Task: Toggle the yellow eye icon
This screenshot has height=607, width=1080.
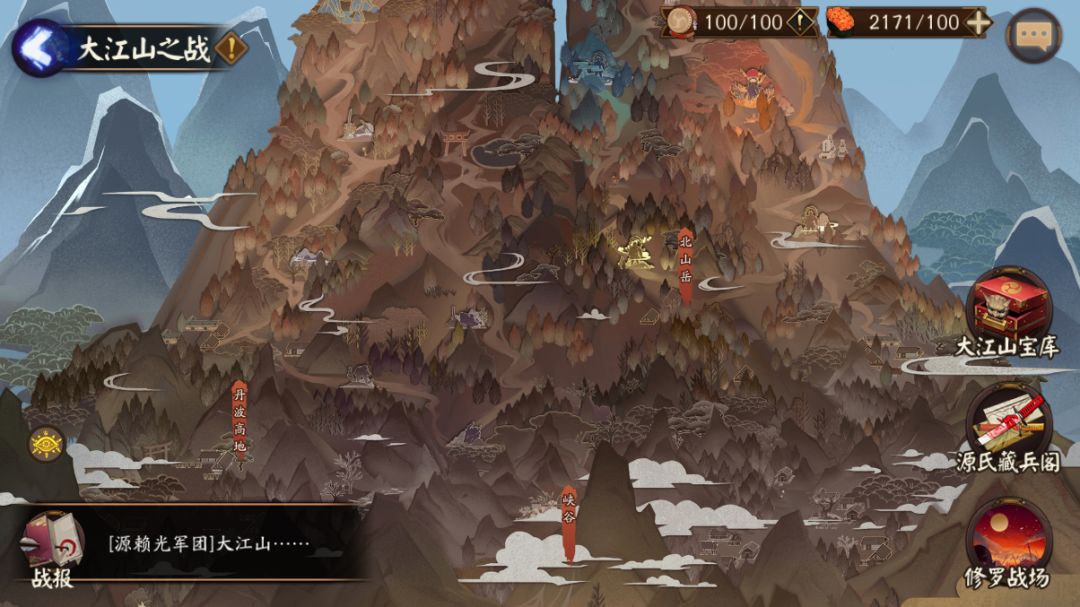Action: coord(46,443)
